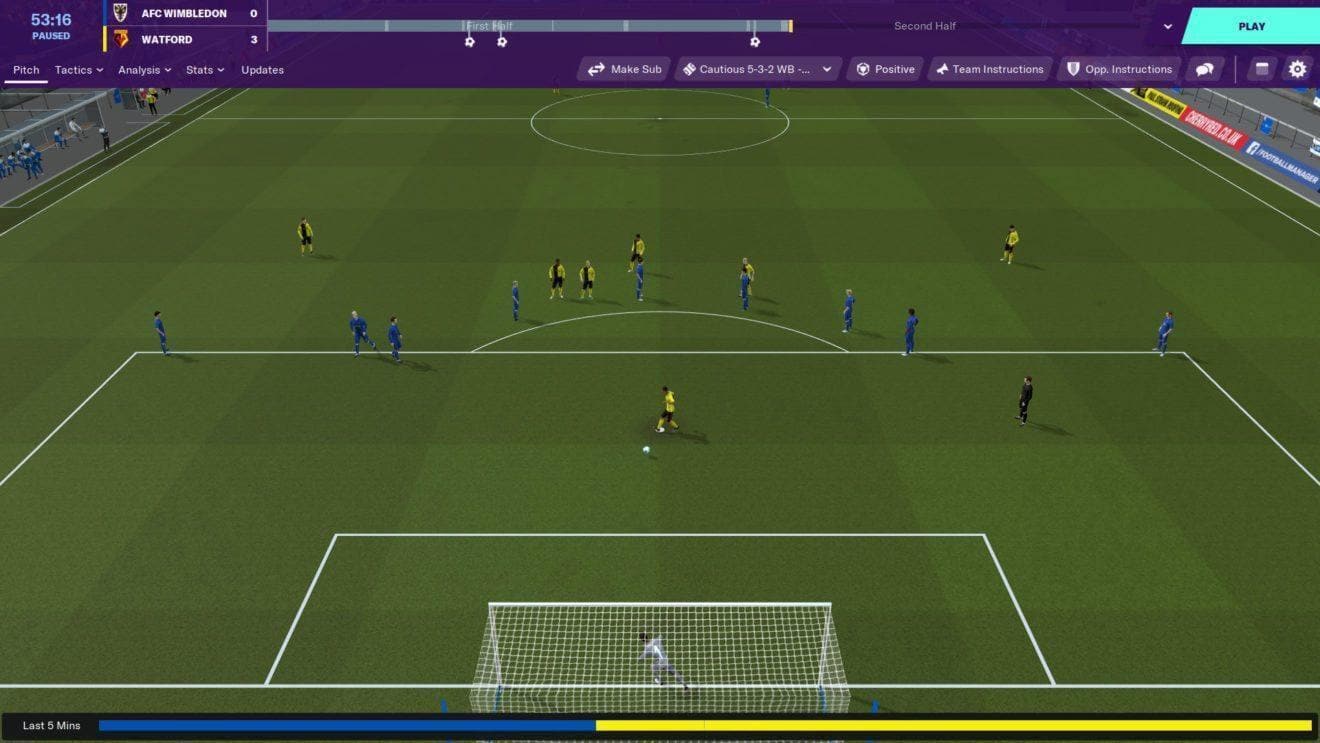Image resolution: width=1320 pixels, height=743 pixels.
Task: Switch to the Tactics tab
Action: click(74, 70)
